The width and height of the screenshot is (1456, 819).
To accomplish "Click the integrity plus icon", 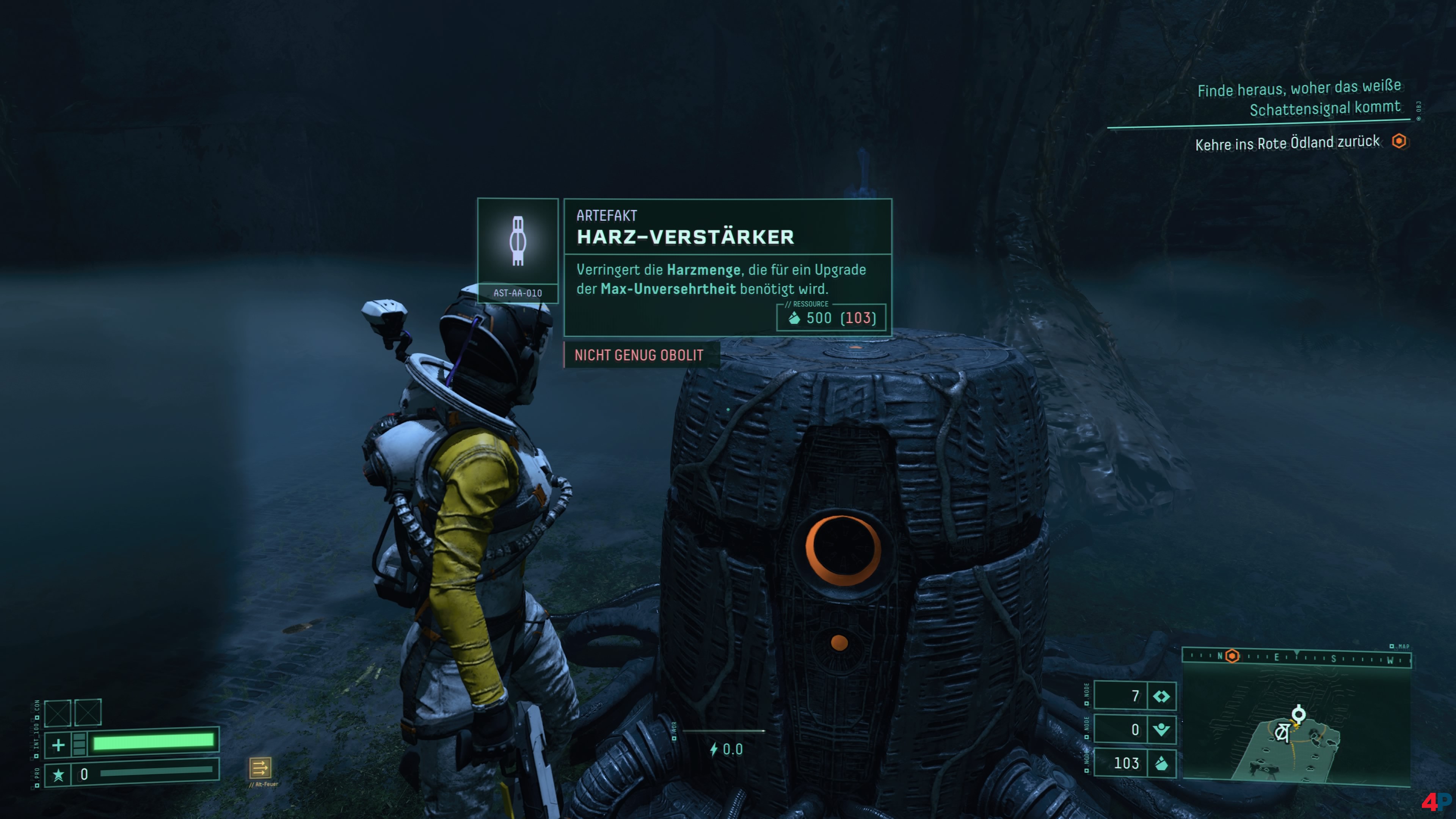I will tap(58, 744).
